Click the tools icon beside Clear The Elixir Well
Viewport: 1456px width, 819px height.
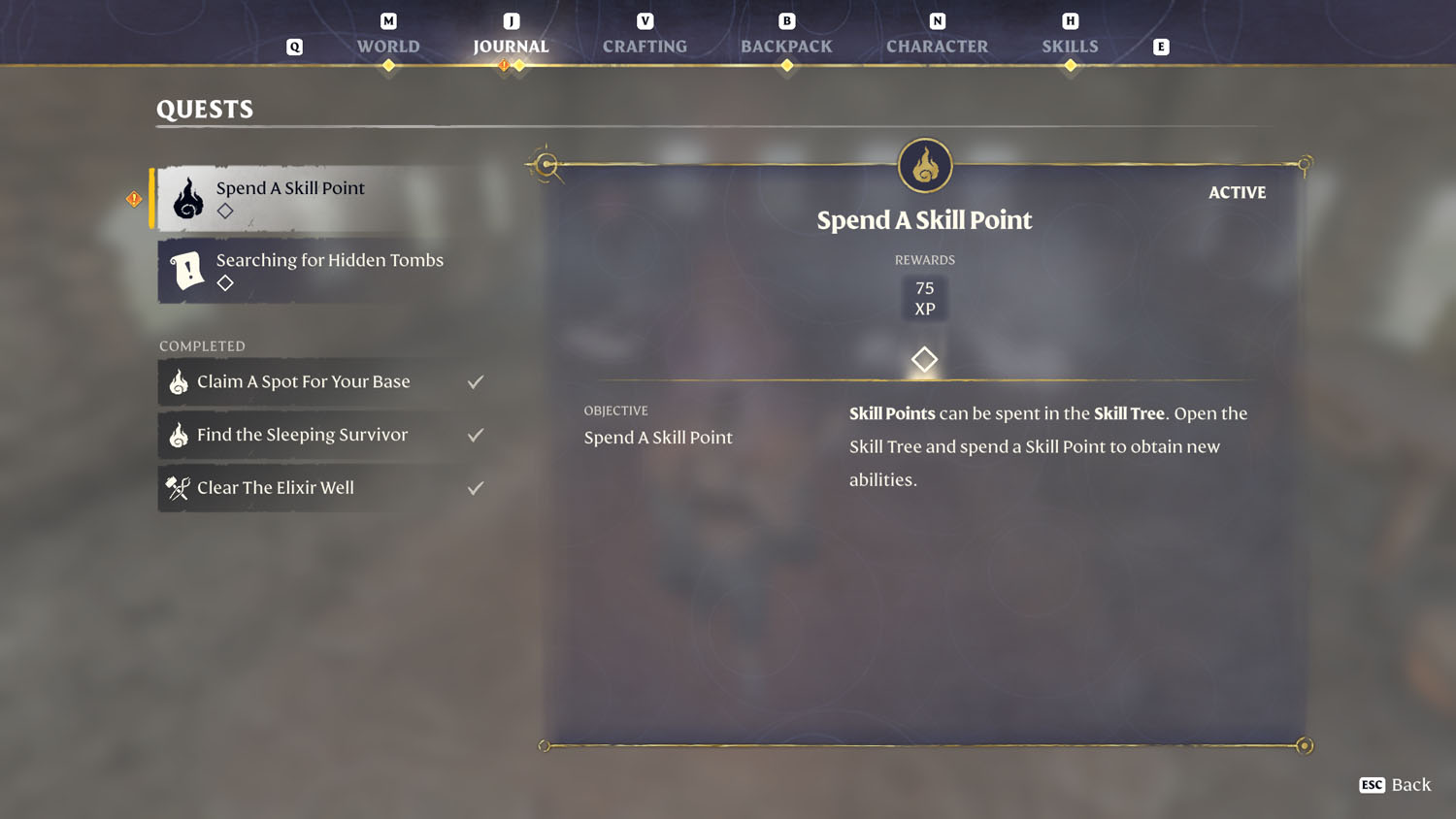tap(178, 487)
